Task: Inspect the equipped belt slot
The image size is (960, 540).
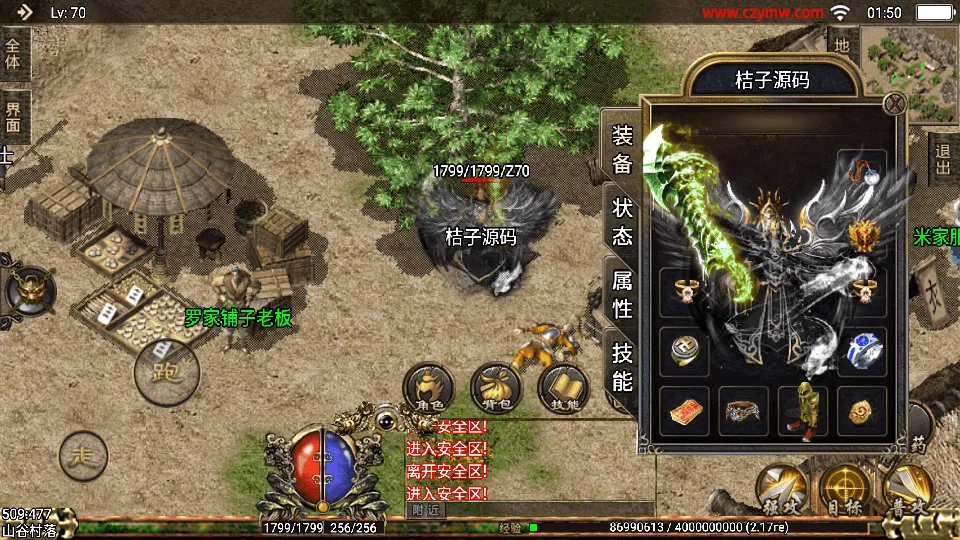Action: 743,411
